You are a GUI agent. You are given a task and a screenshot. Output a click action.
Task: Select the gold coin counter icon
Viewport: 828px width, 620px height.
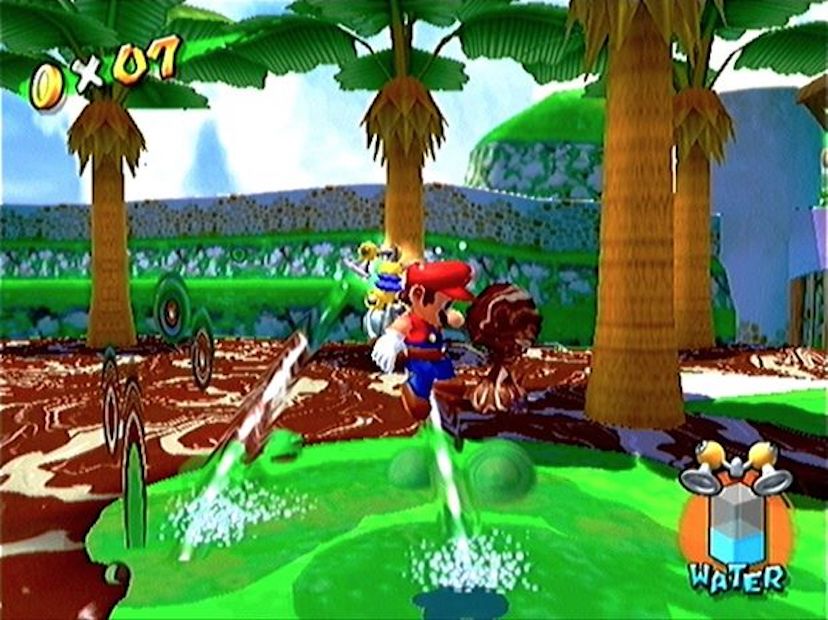(47, 85)
